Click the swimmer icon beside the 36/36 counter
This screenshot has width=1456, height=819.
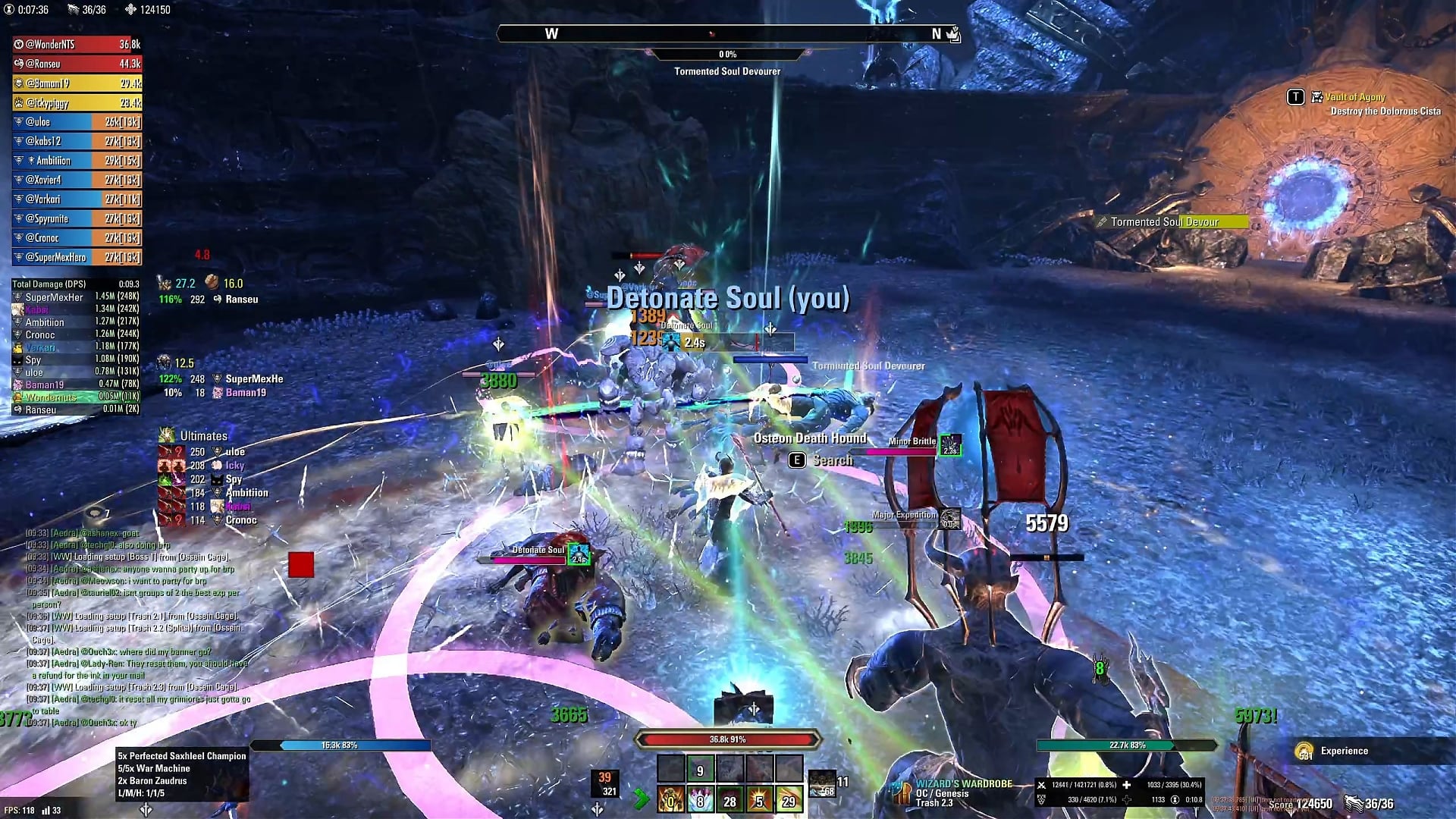[x=73, y=10]
